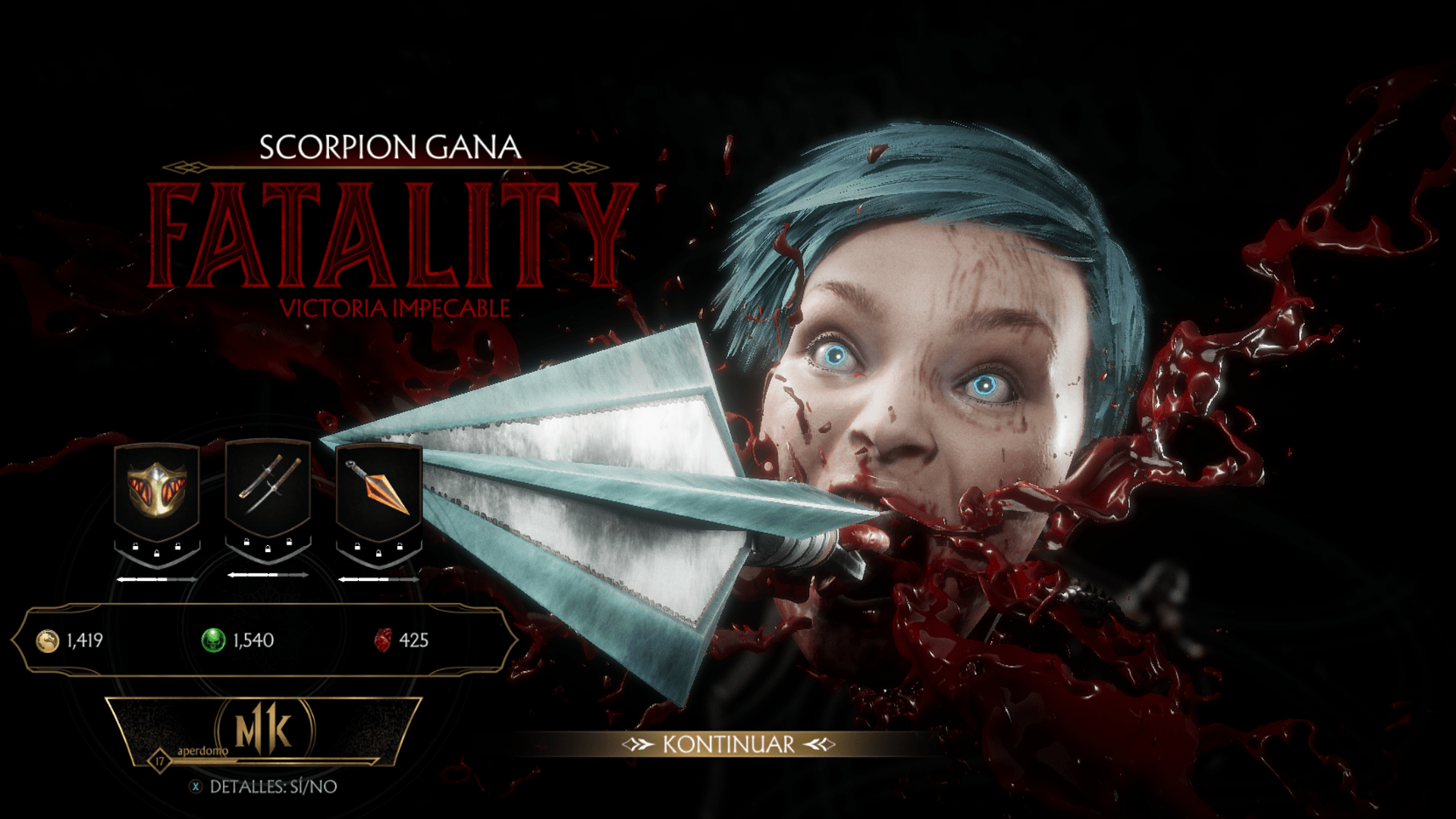Expand the kunai reward progress row
This screenshot has width=1456, height=819.
coord(379,579)
